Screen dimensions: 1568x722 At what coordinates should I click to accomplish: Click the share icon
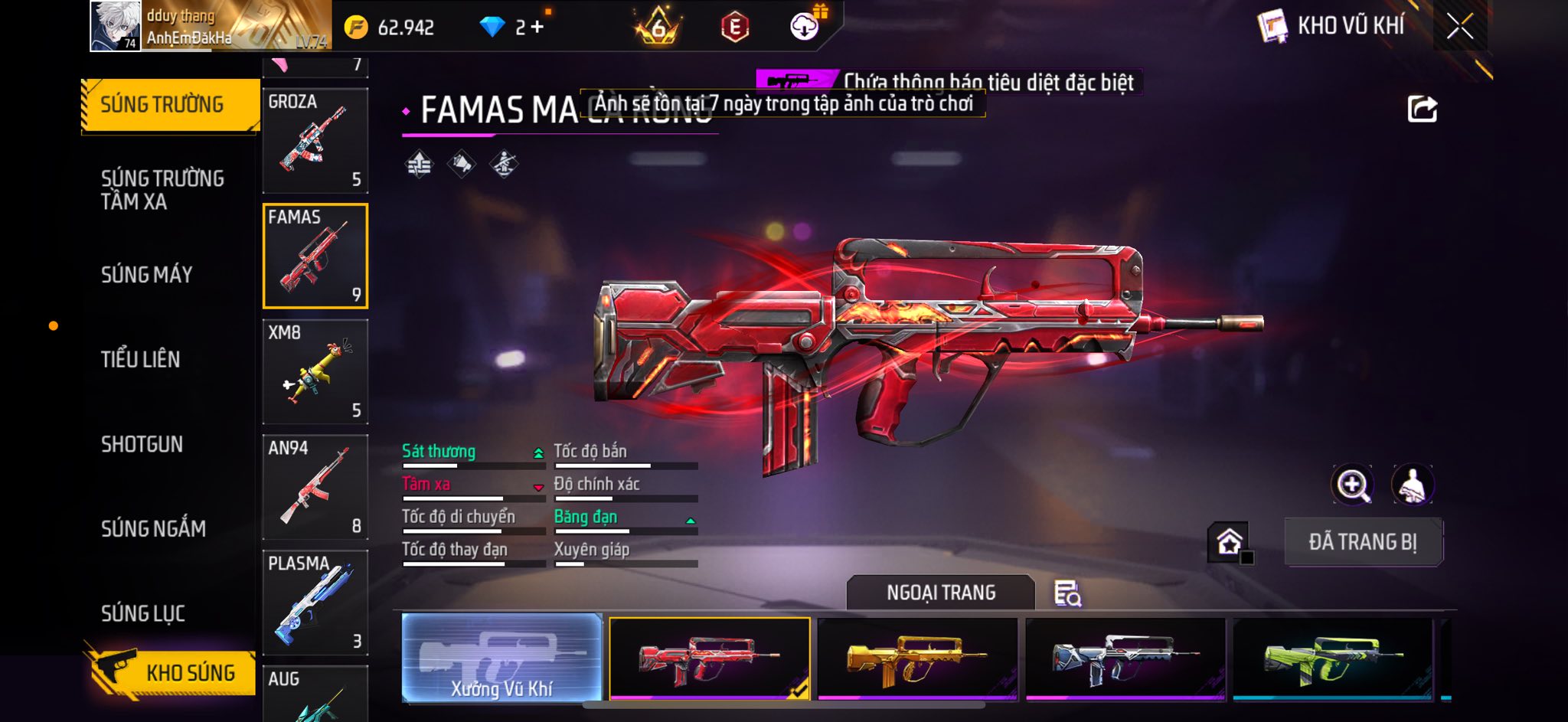click(x=1422, y=109)
